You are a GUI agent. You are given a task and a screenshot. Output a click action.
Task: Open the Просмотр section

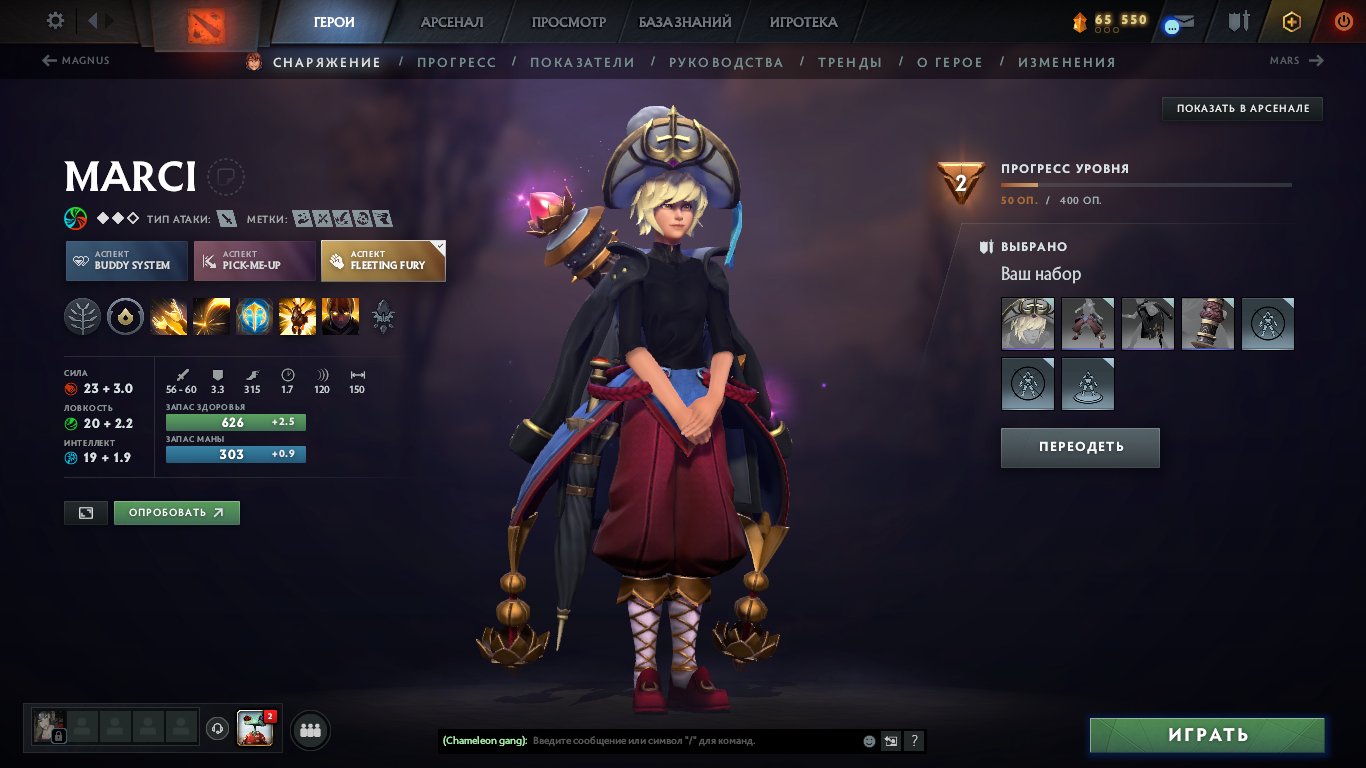(569, 22)
